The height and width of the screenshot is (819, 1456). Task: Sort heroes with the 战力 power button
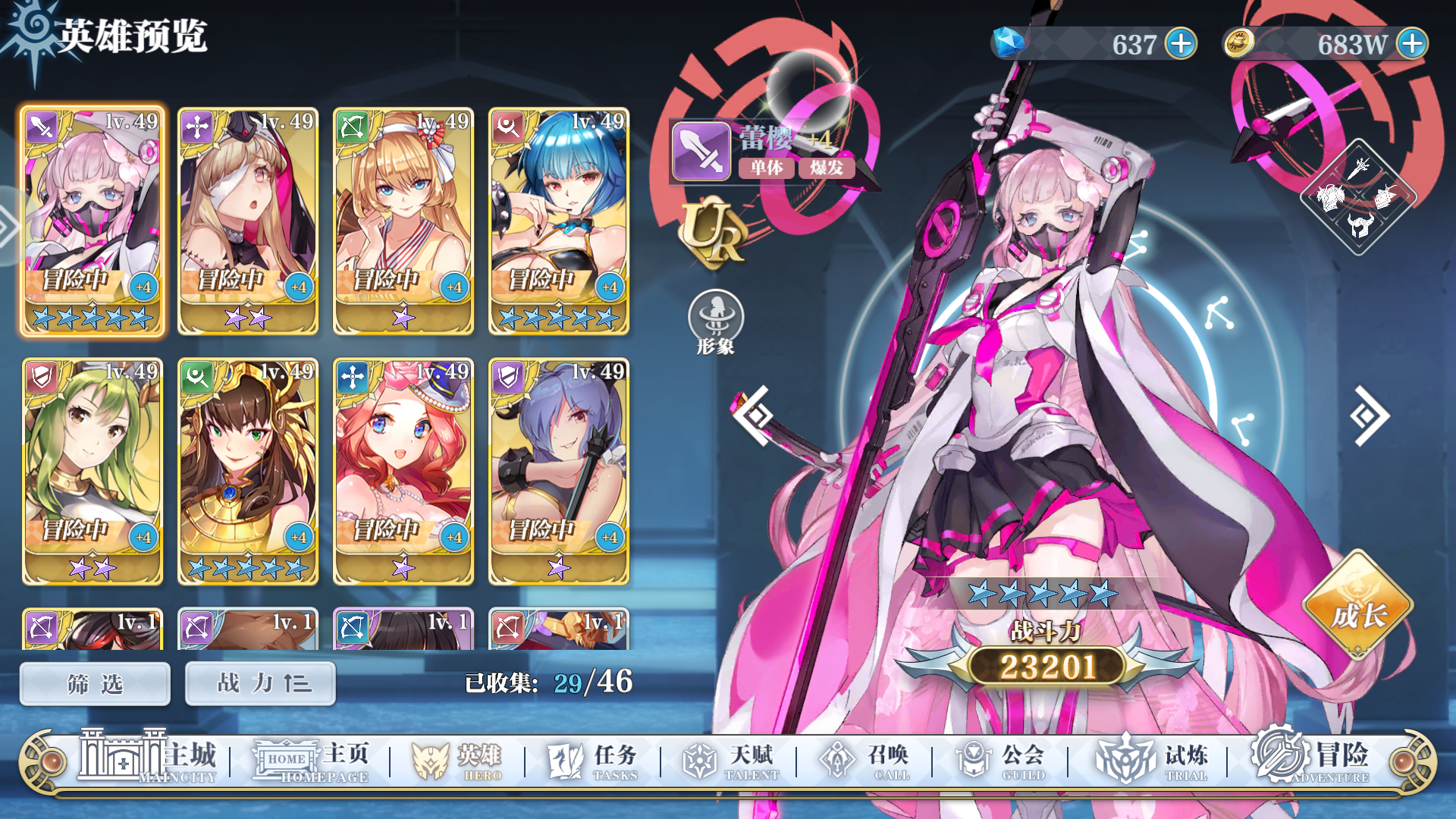pos(259,682)
